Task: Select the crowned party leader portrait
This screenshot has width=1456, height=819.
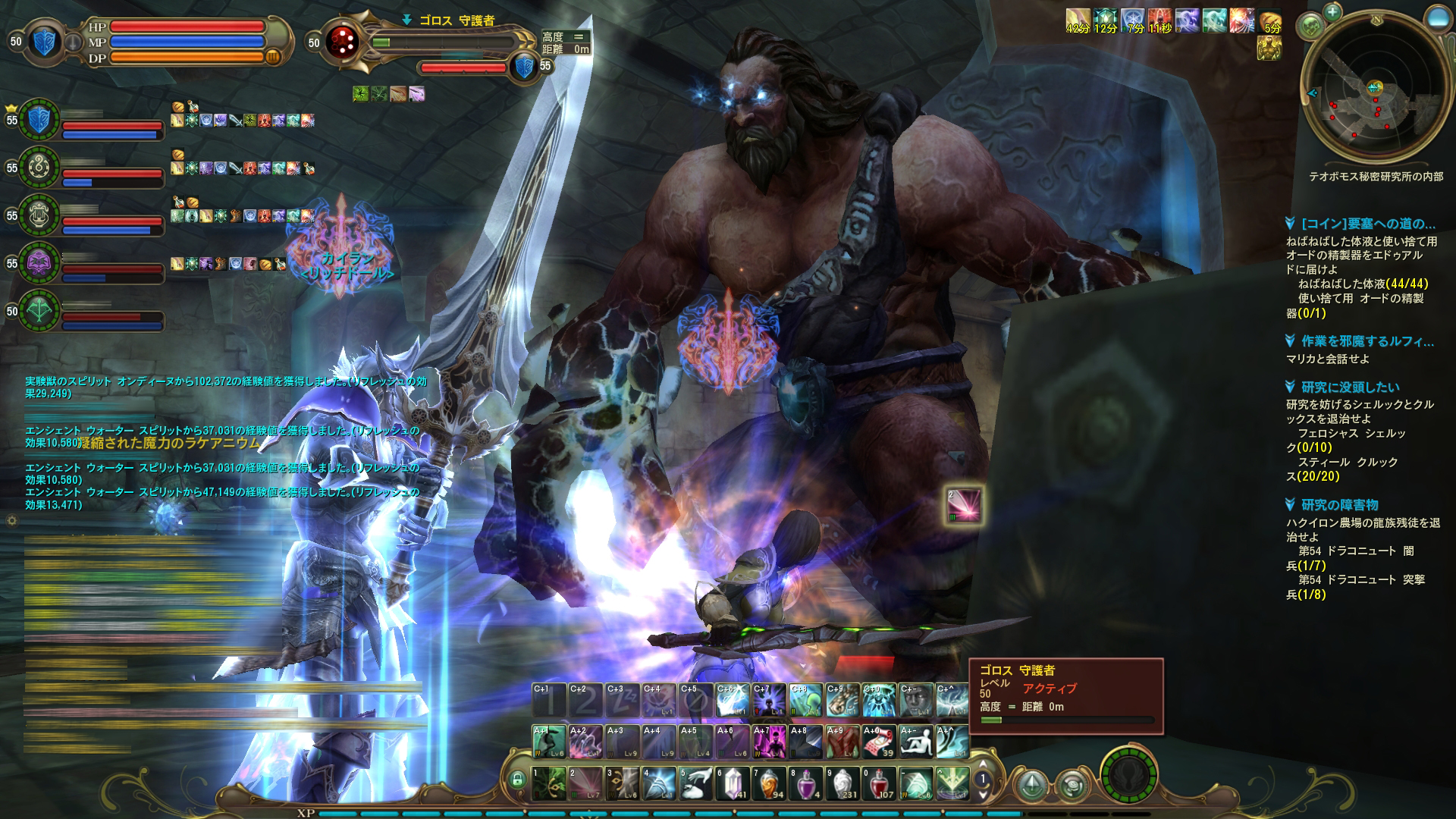Action: point(39,120)
